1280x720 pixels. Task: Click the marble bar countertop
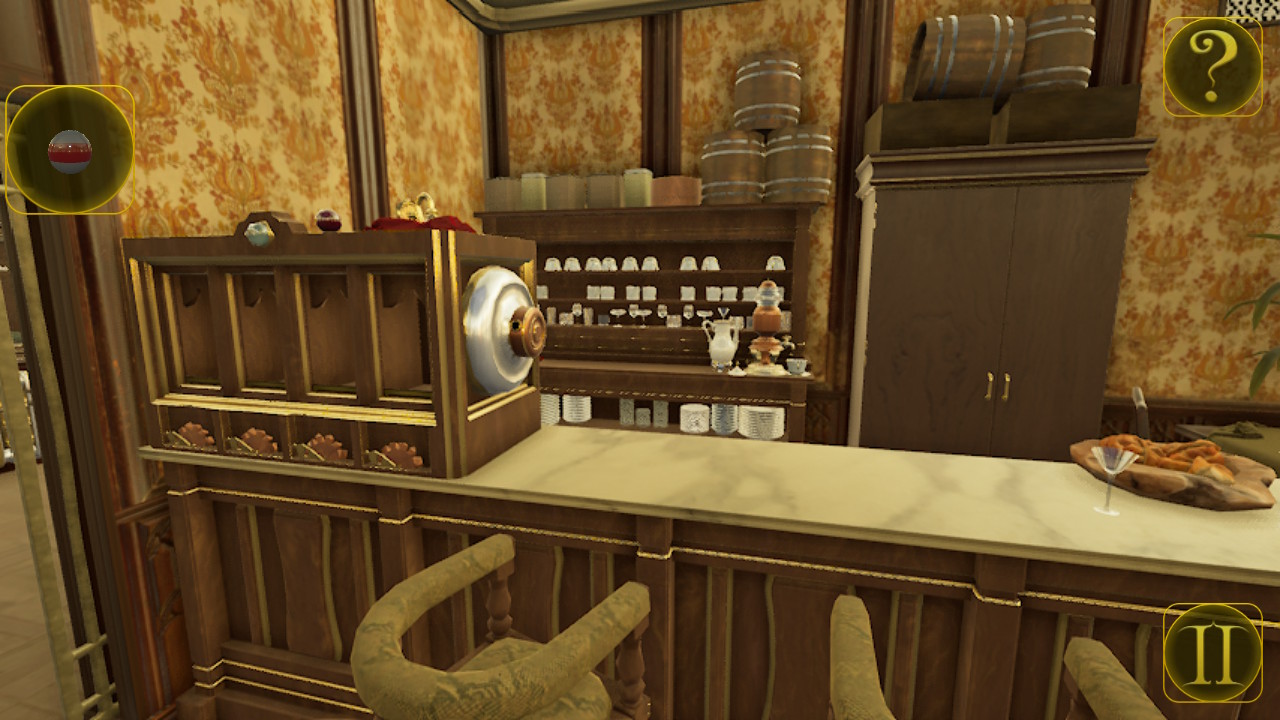[800, 480]
